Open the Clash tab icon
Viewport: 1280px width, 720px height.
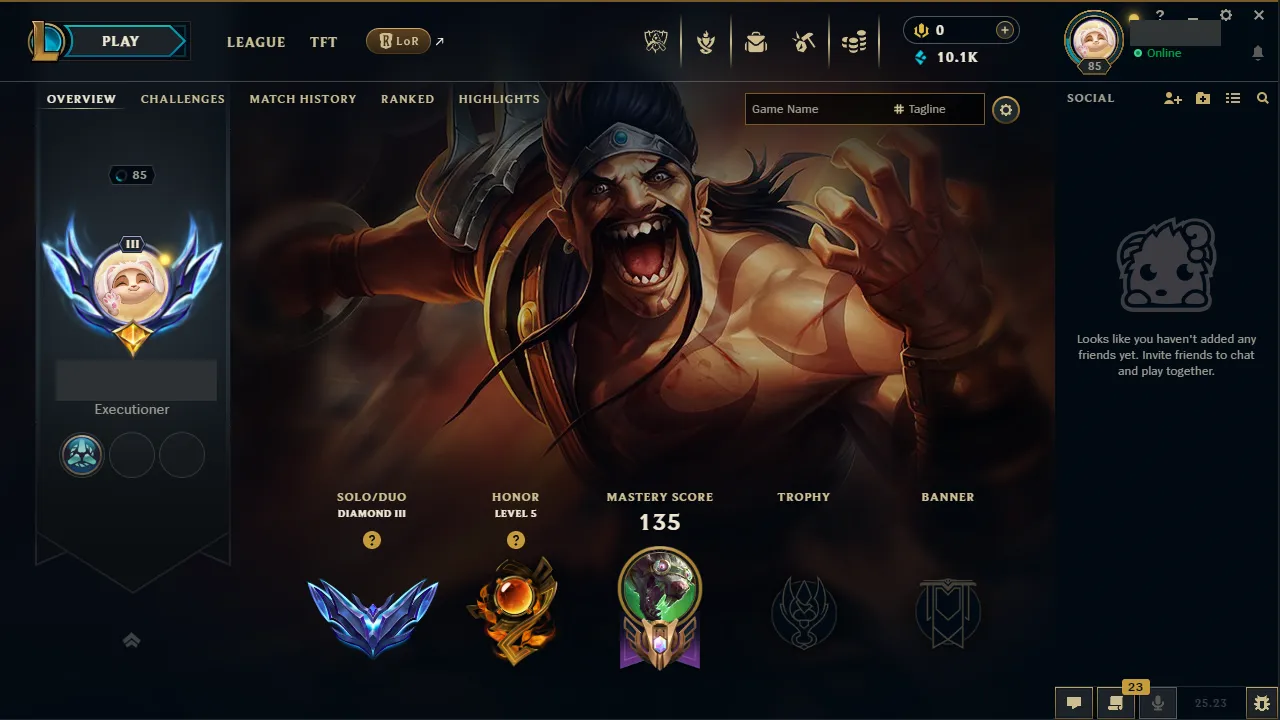pyautogui.click(x=706, y=41)
